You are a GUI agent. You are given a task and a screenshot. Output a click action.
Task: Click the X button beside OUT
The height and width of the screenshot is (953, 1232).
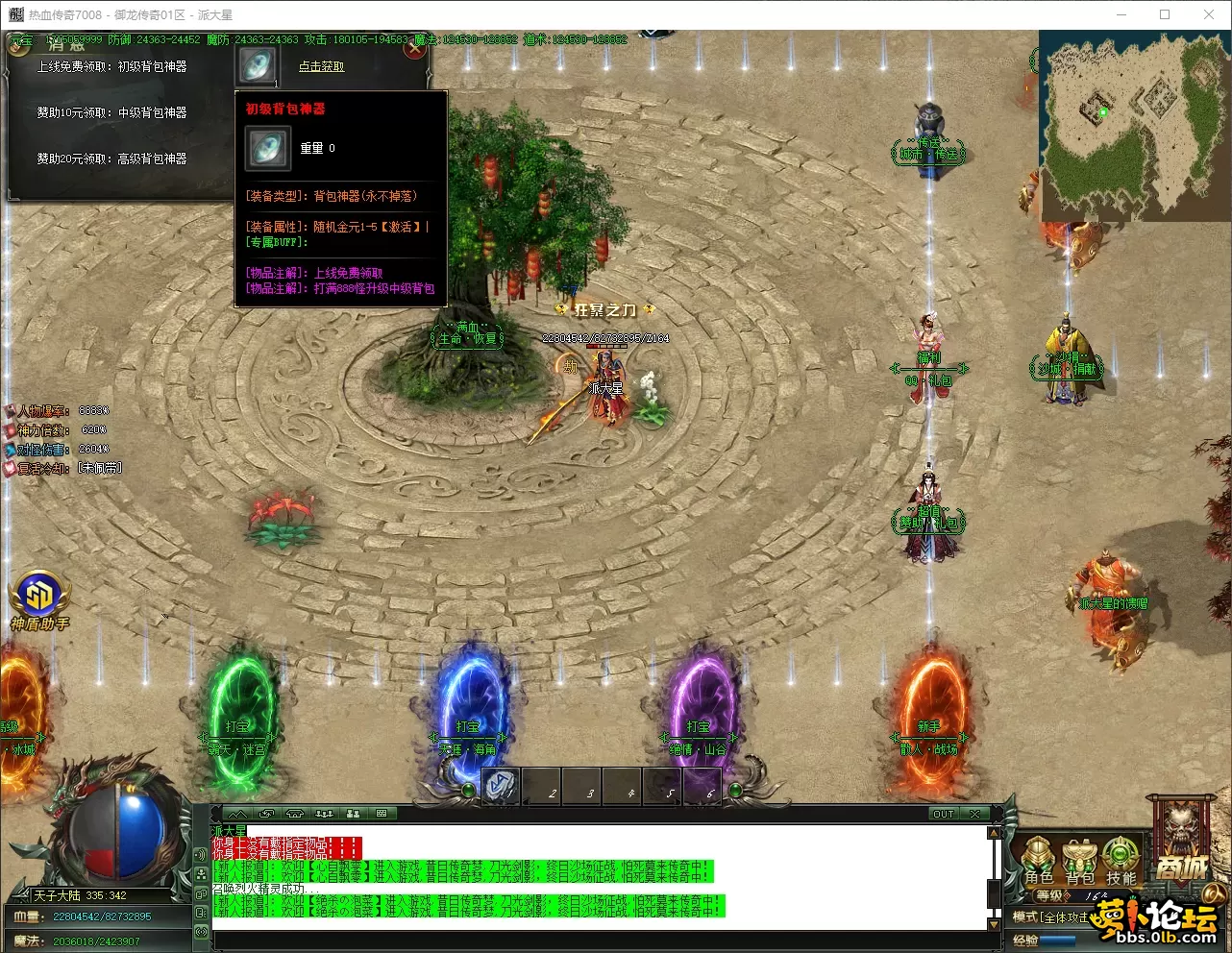point(974,814)
